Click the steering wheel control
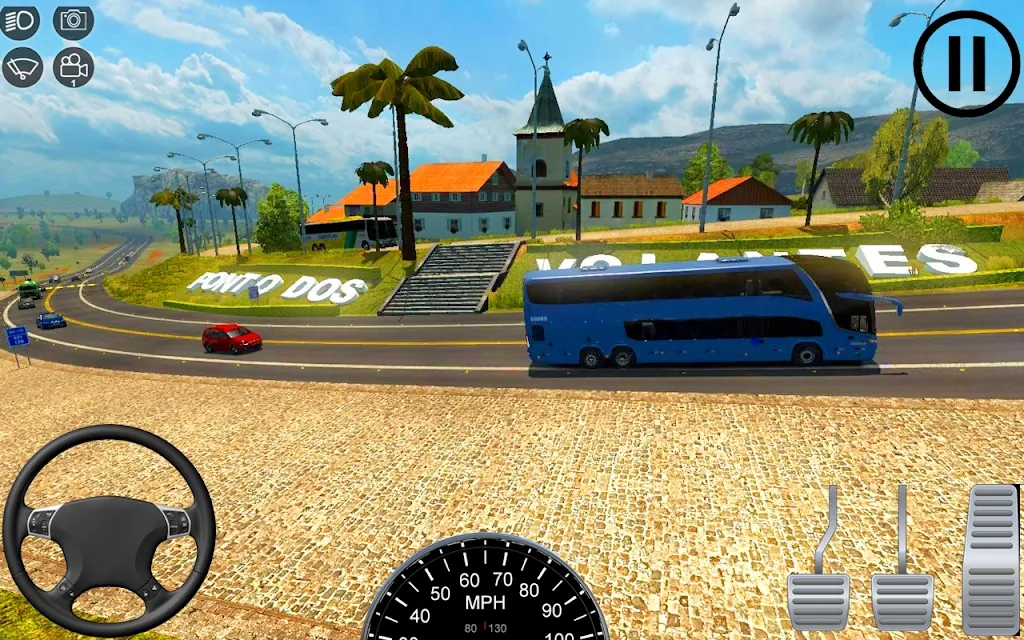 [109, 529]
